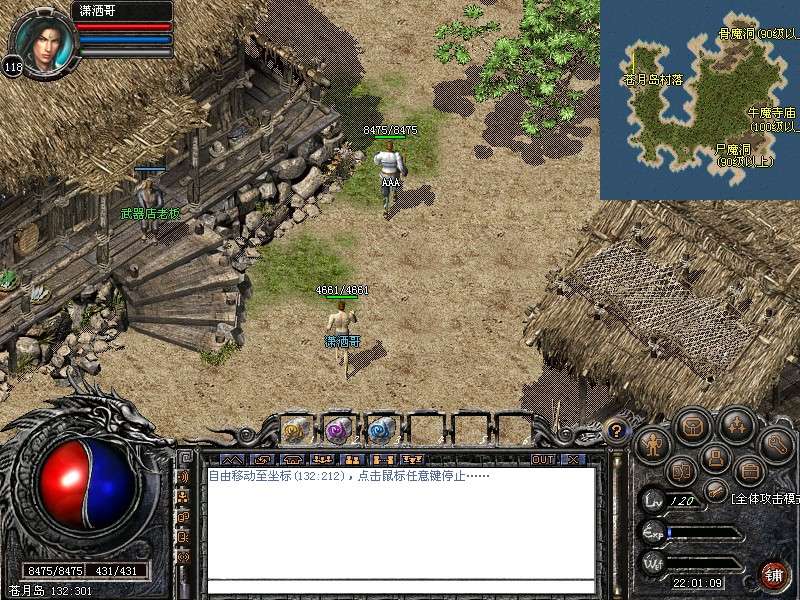The height and width of the screenshot is (600, 800).
Task: Open help with the question mark button
Action: click(x=617, y=431)
